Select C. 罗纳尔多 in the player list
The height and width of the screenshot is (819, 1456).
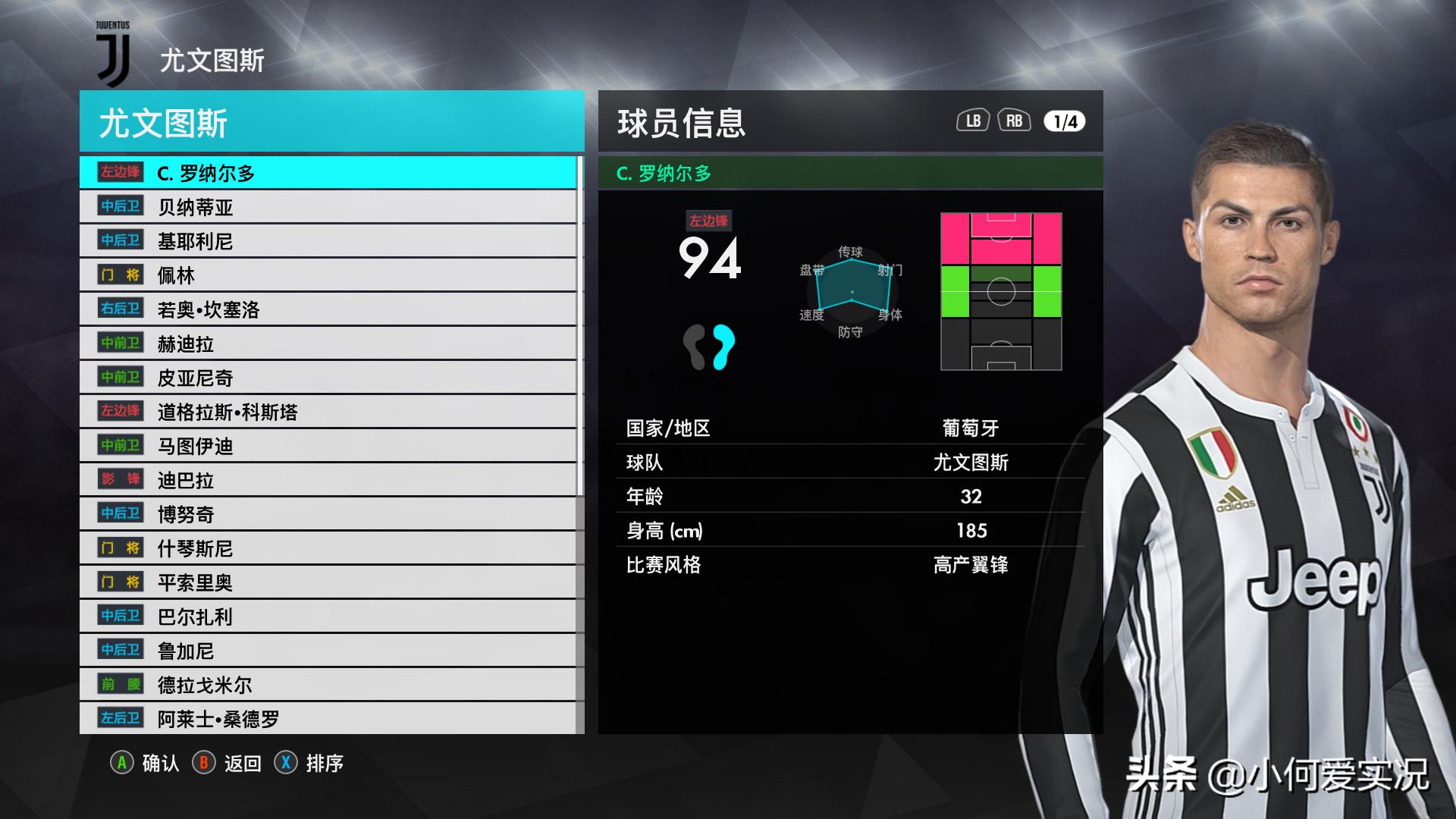pos(328,173)
